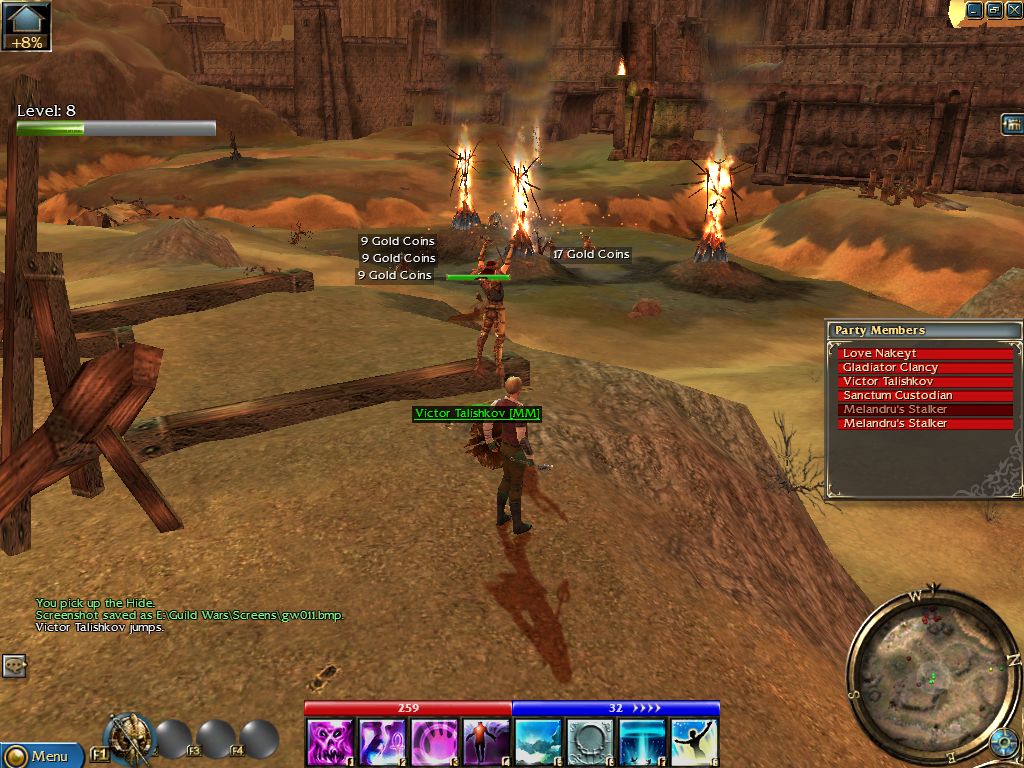Image resolution: width=1024 pixels, height=768 pixels.
Task: Cast the purple swirling orb skill
Action: click(434, 742)
